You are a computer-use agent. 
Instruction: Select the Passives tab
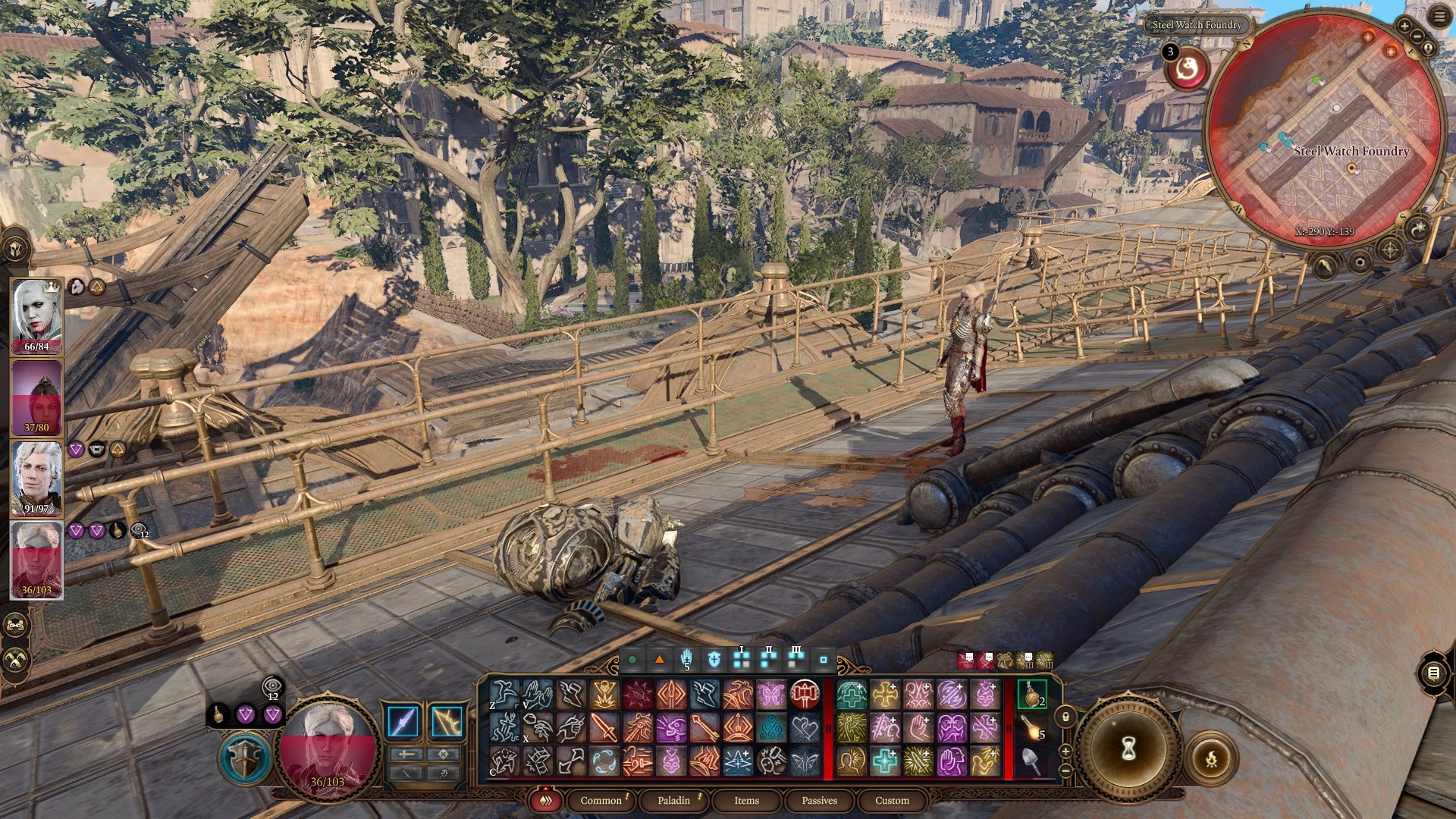pyautogui.click(x=819, y=800)
